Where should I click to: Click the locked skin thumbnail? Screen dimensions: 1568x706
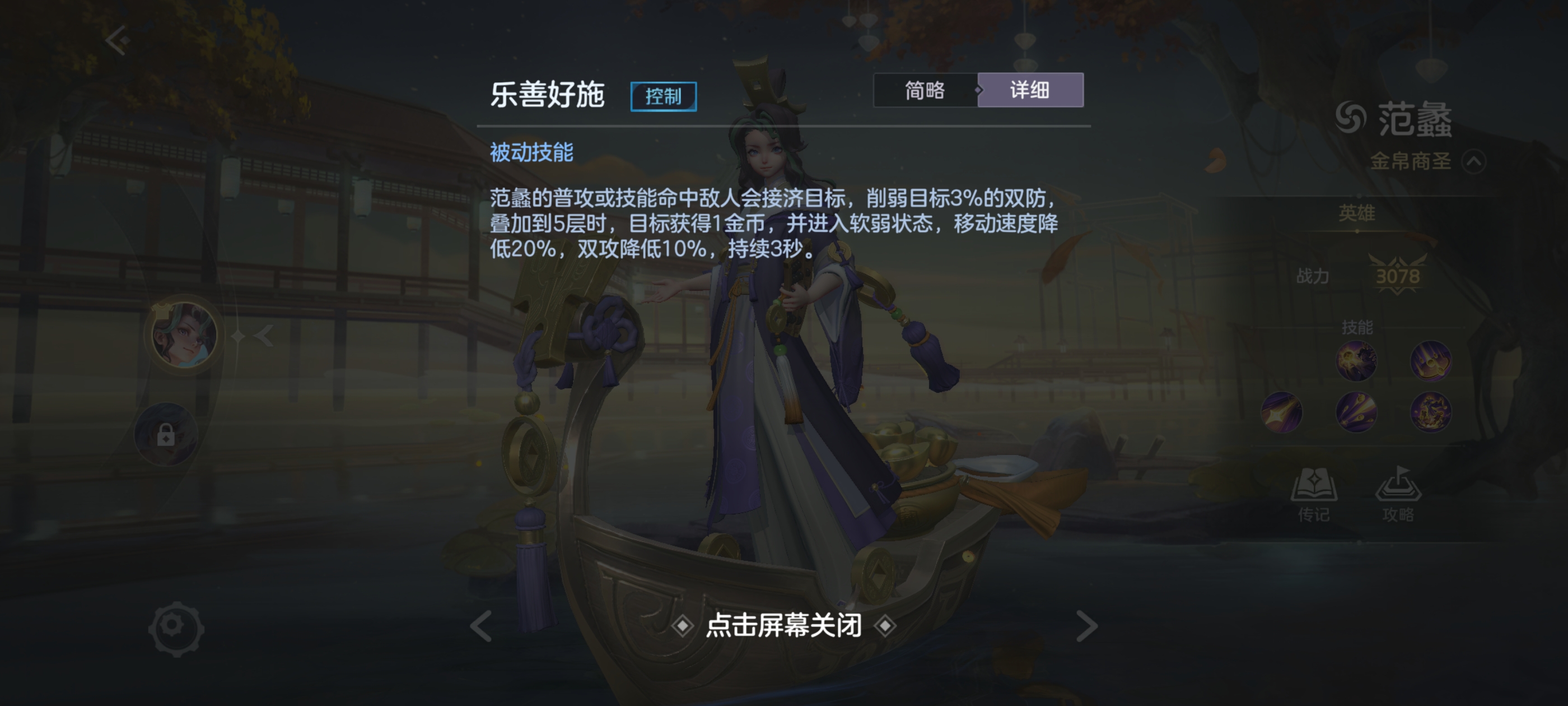[166, 435]
